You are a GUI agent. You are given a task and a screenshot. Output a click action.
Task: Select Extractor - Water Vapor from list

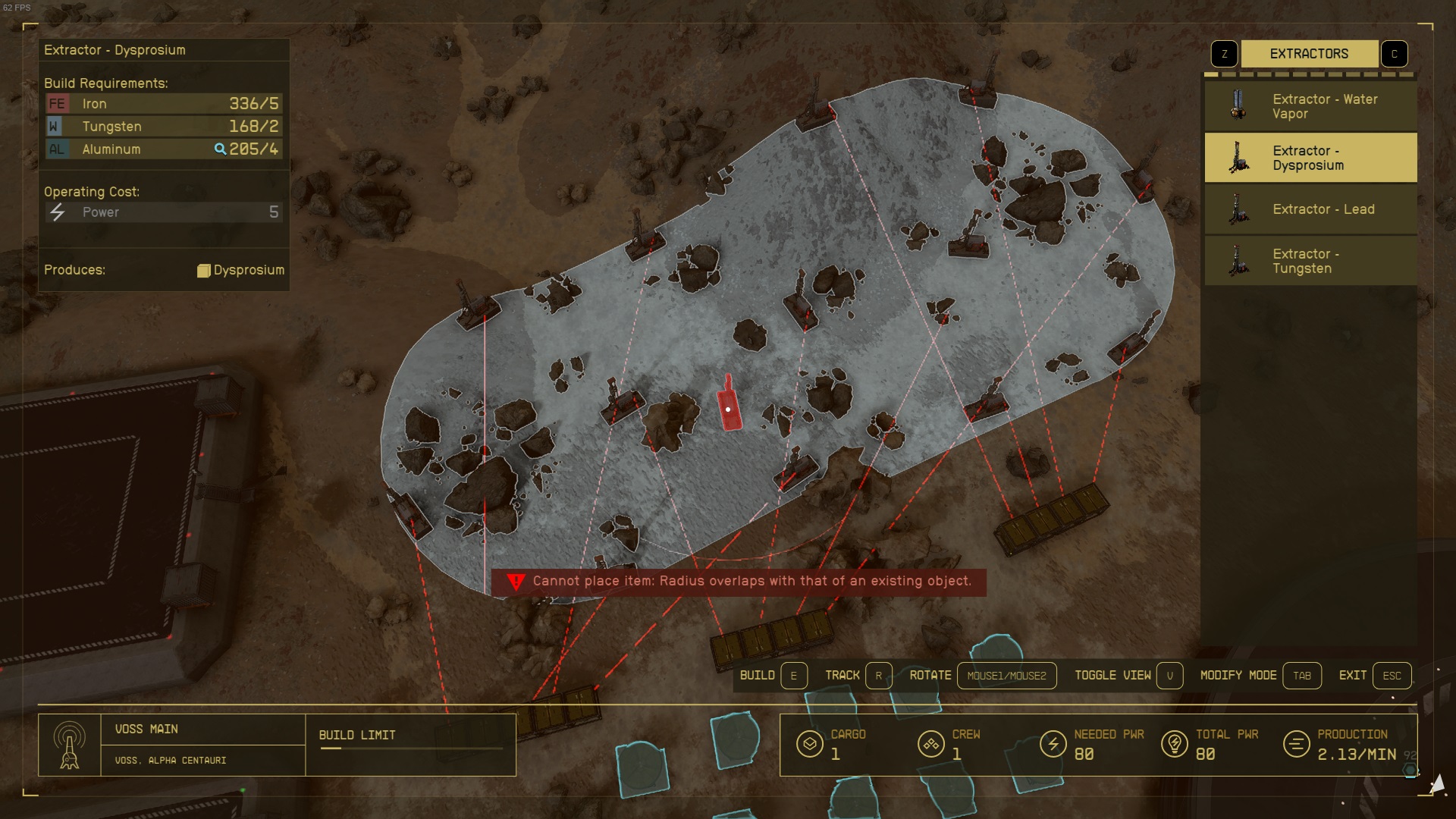[x=1310, y=106]
